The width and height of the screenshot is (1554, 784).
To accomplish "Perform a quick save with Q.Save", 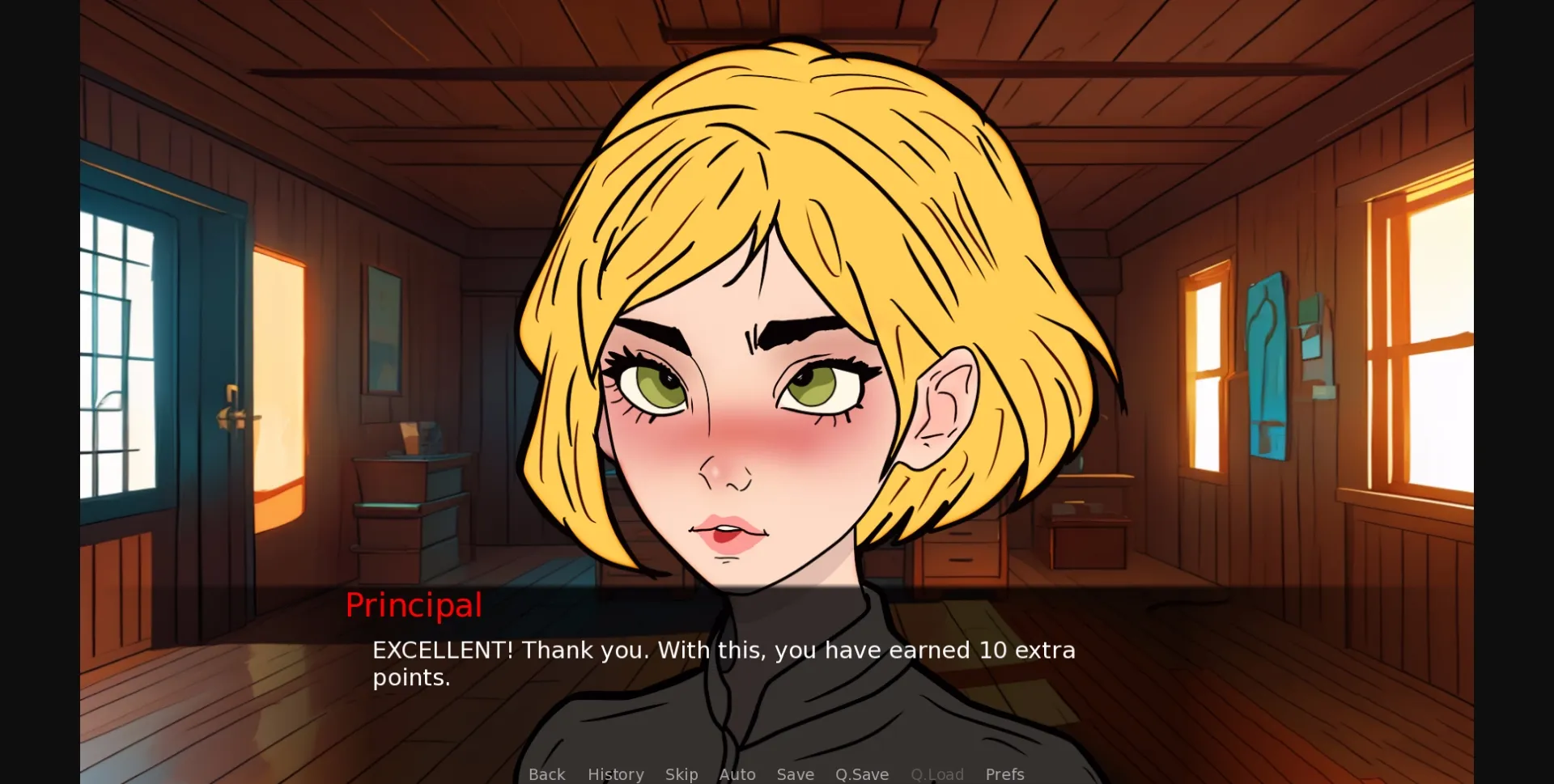I will (862, 774).
